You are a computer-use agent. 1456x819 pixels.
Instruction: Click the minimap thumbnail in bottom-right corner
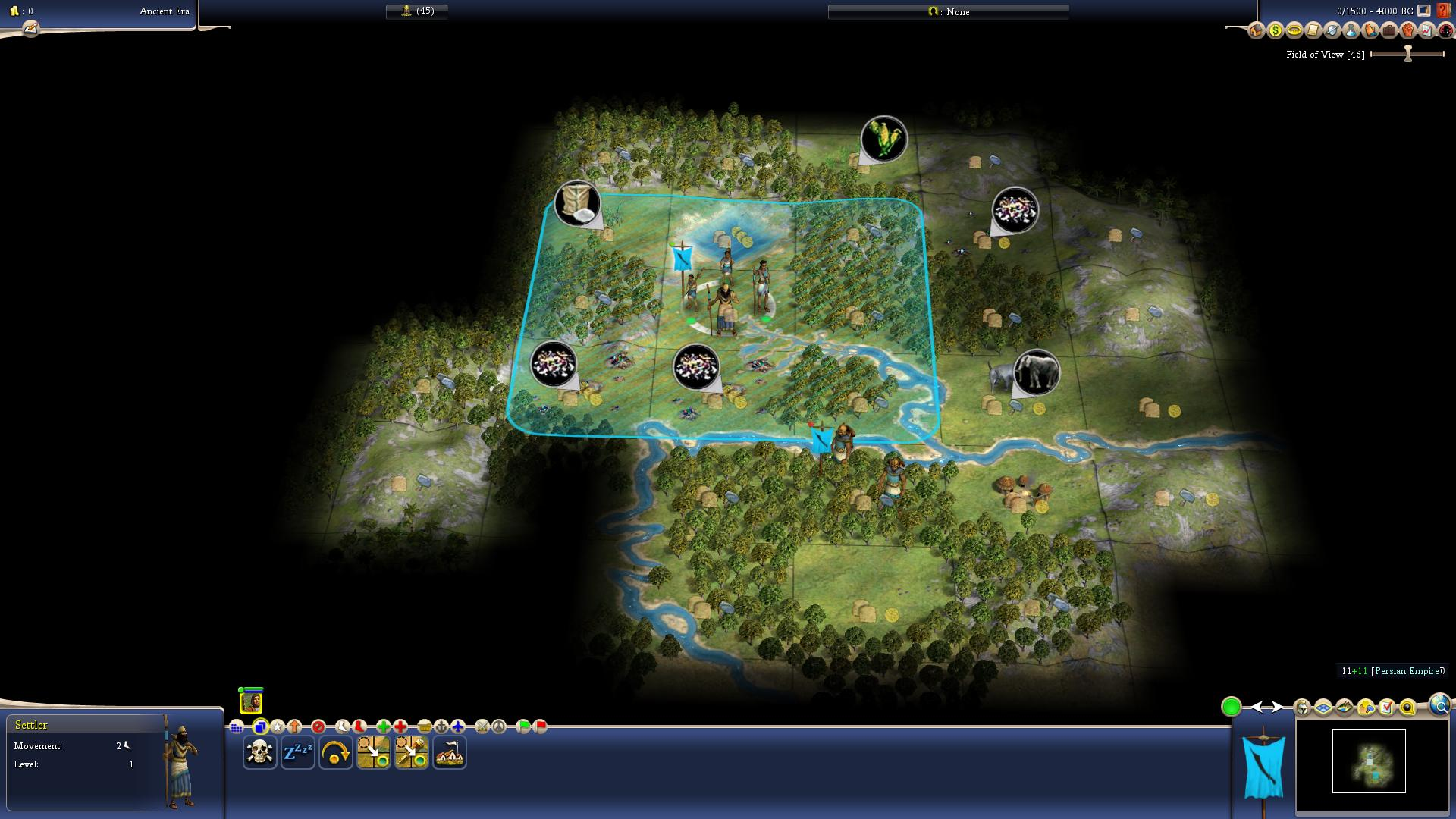[1369, 761]
